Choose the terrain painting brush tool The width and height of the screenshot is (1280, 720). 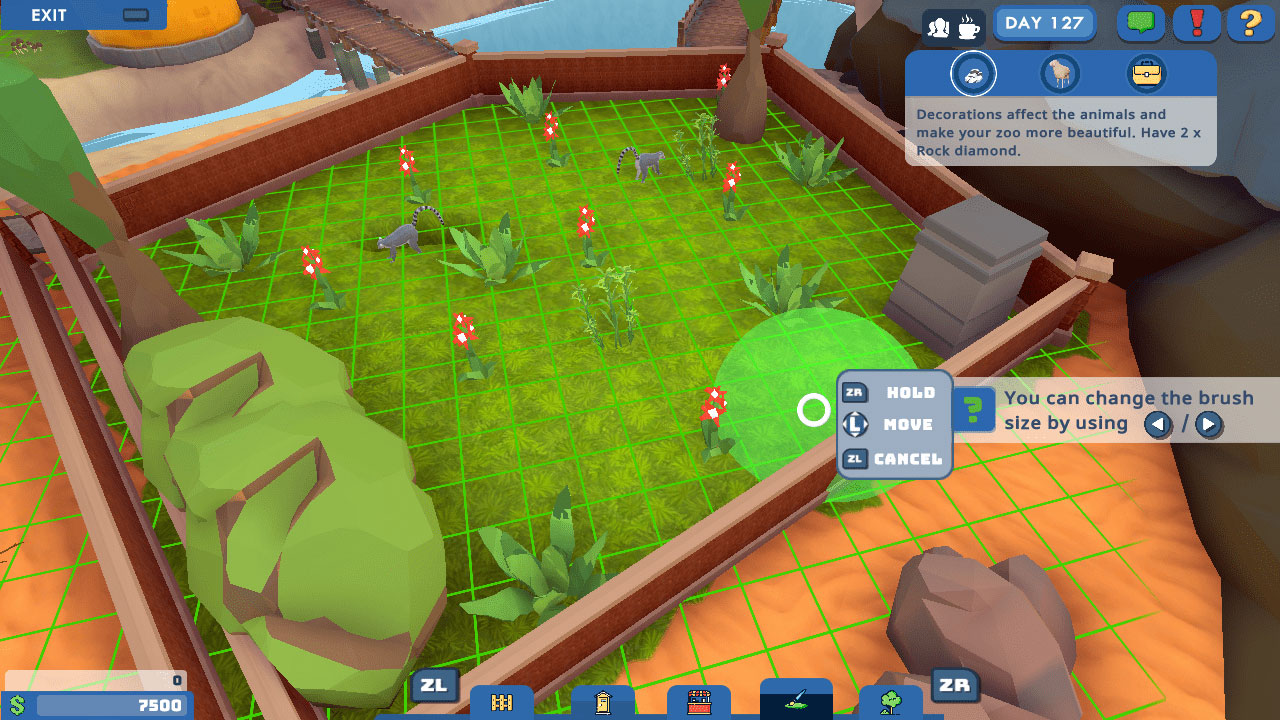795,701
